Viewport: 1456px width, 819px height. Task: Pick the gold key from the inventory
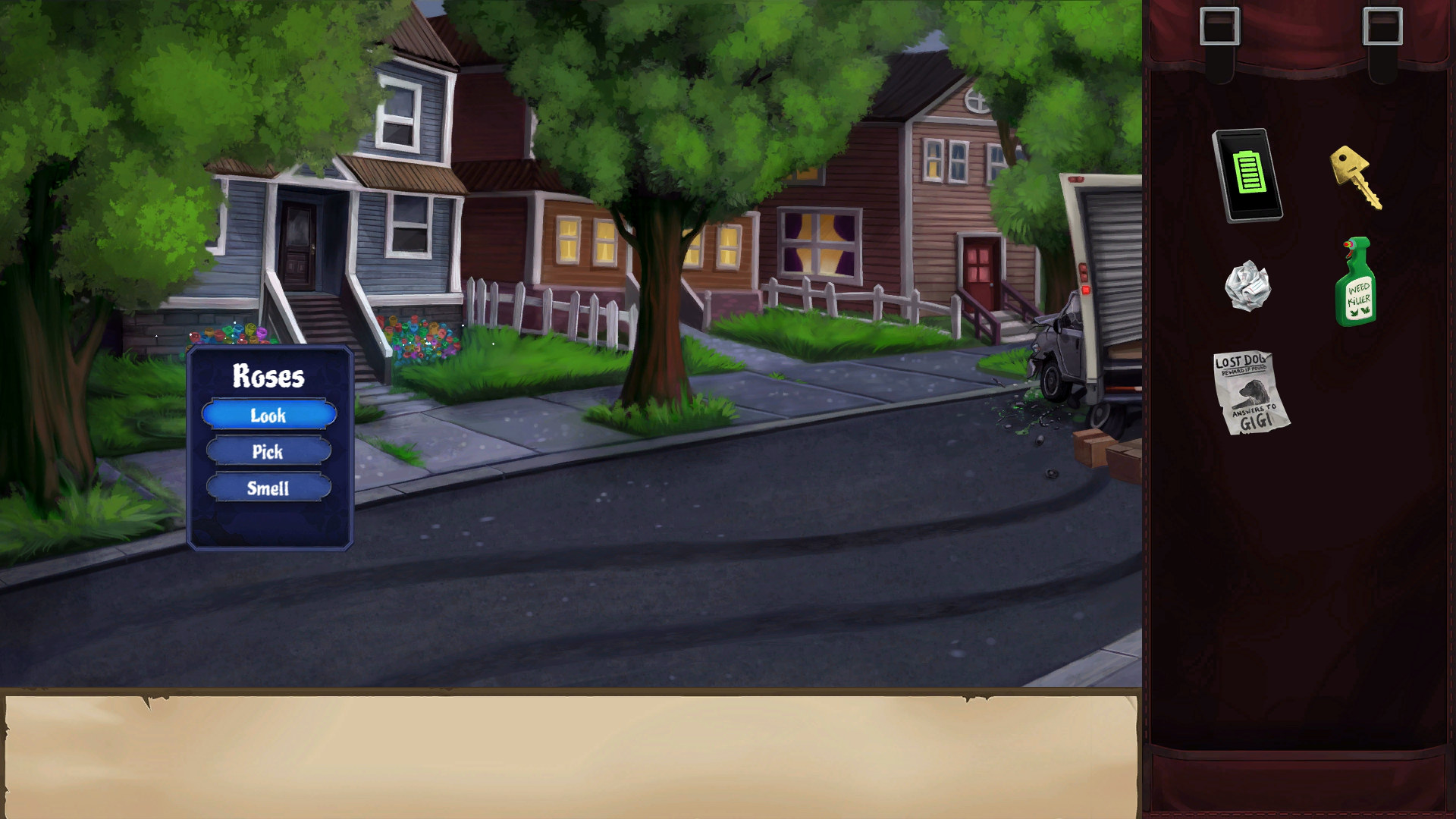[x=1355, y=177]
